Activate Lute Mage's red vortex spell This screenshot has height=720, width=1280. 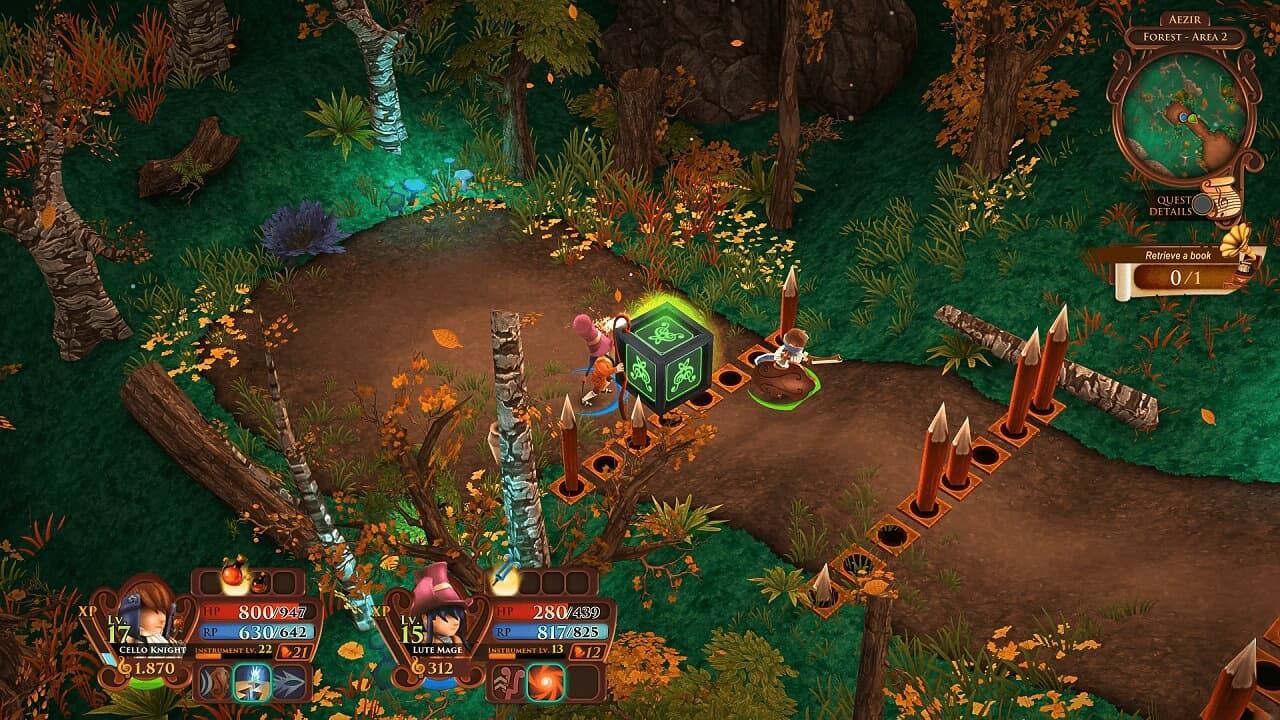click(546, 683)
